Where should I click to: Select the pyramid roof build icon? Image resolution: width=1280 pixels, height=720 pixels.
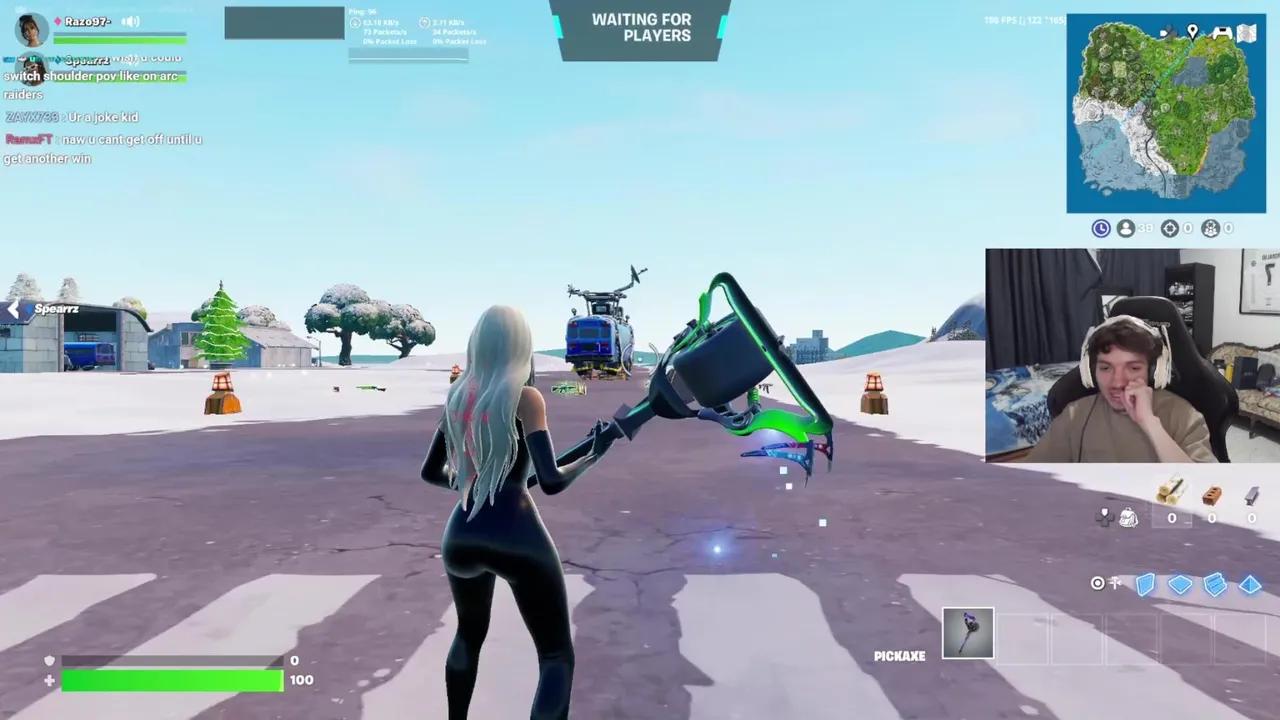click(x=1250, y=585)
